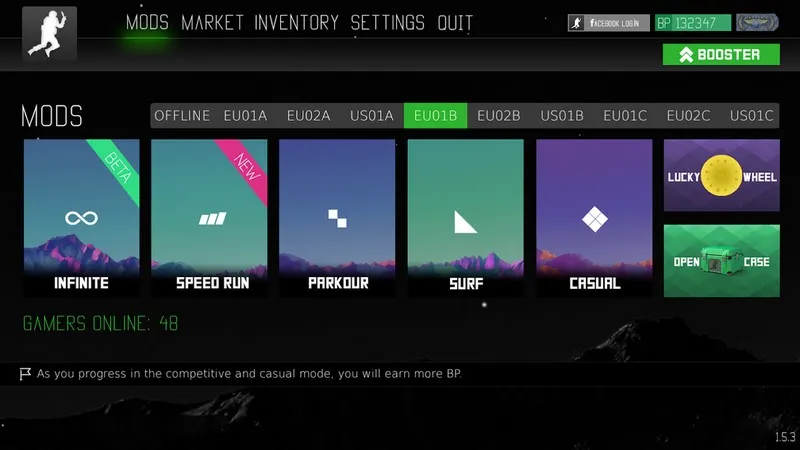
Task: Click the Mods menu entry
Action: tap(147, 23)
